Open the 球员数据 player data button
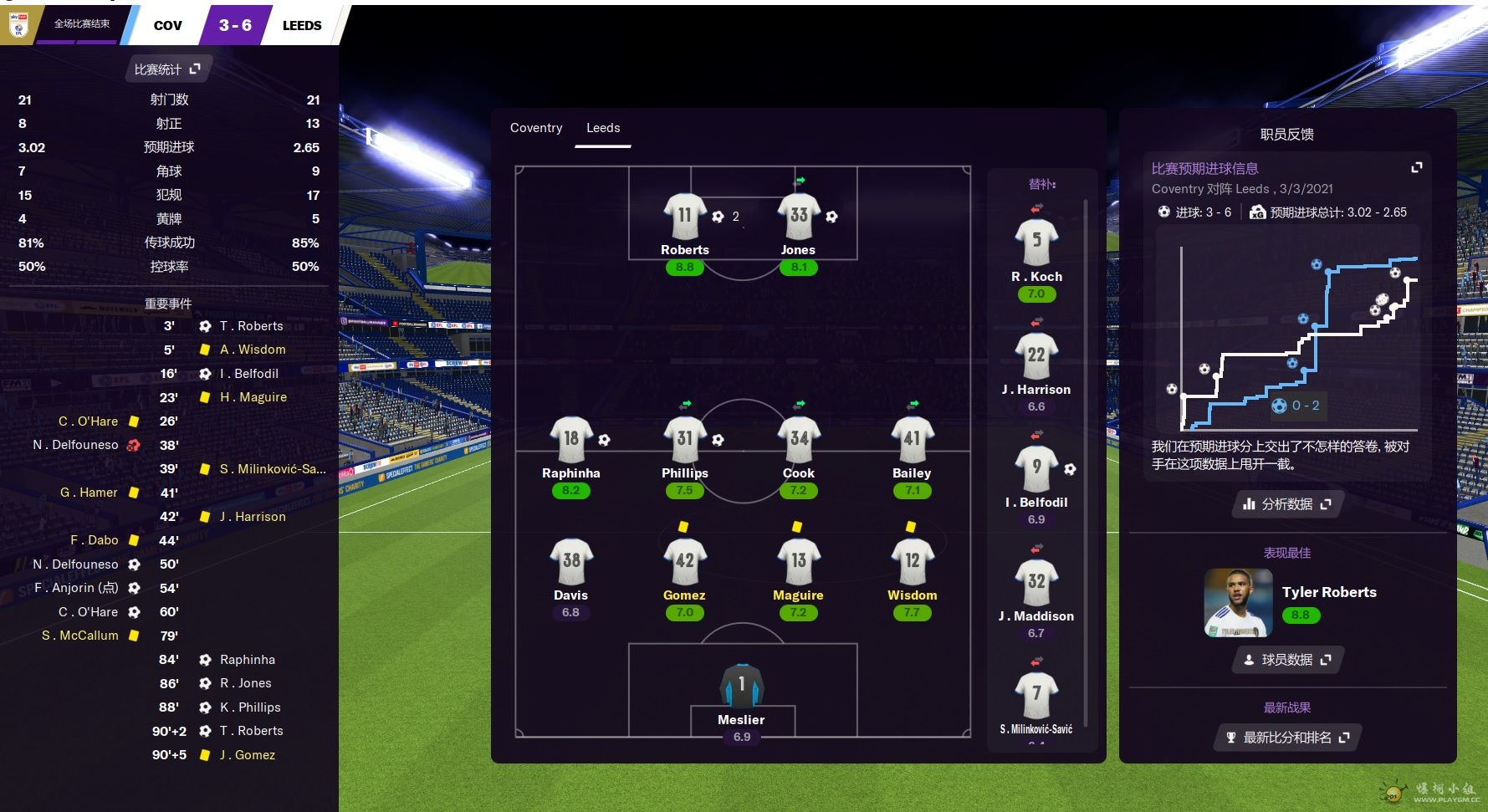This screenshot has width=1488, height=812. click(x=1286, y=660)
